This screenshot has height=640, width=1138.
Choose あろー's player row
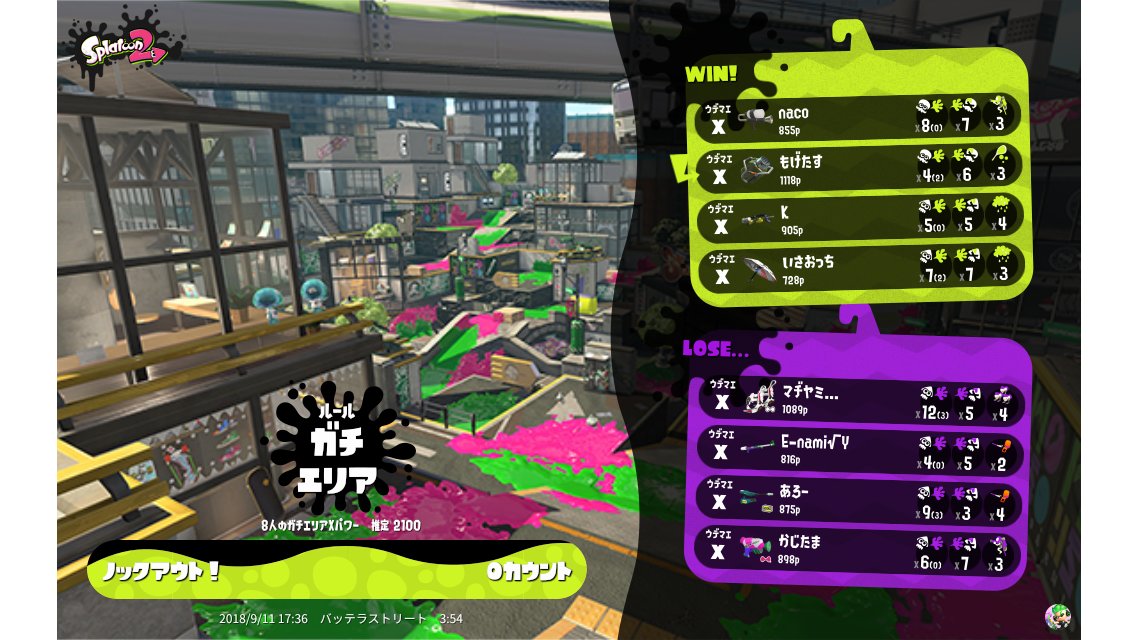click(858, 501)
